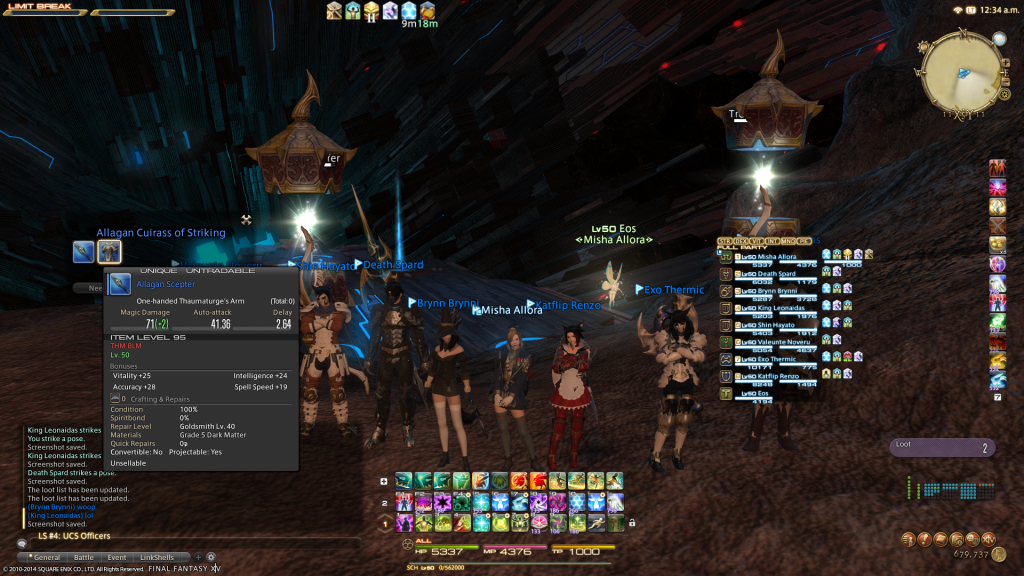Viewport: 1024px width, 576px height.
Task: Select the Allagan Cuirass of Striking loot icon
Action: (x=109, y=251)
